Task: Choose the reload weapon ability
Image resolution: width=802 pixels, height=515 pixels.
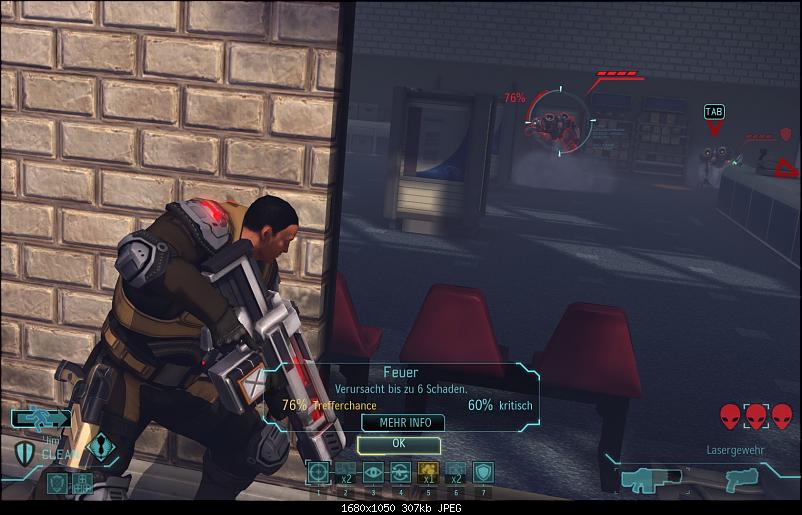Action: click(400, 472)
